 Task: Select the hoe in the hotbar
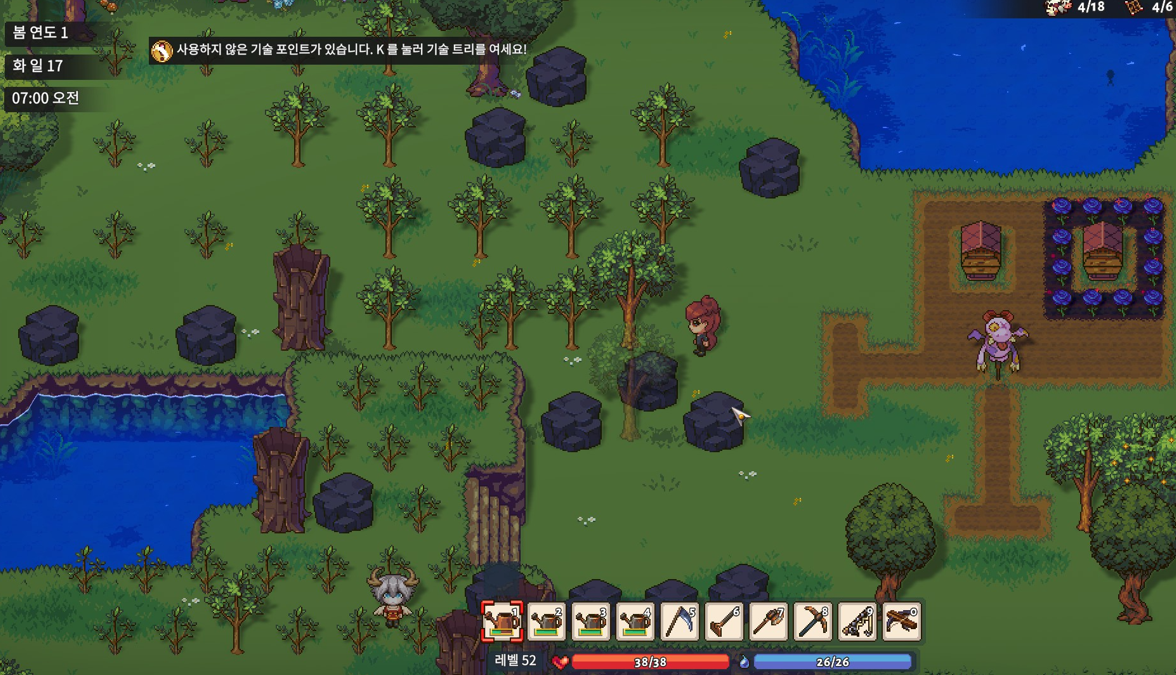point(724,622)
